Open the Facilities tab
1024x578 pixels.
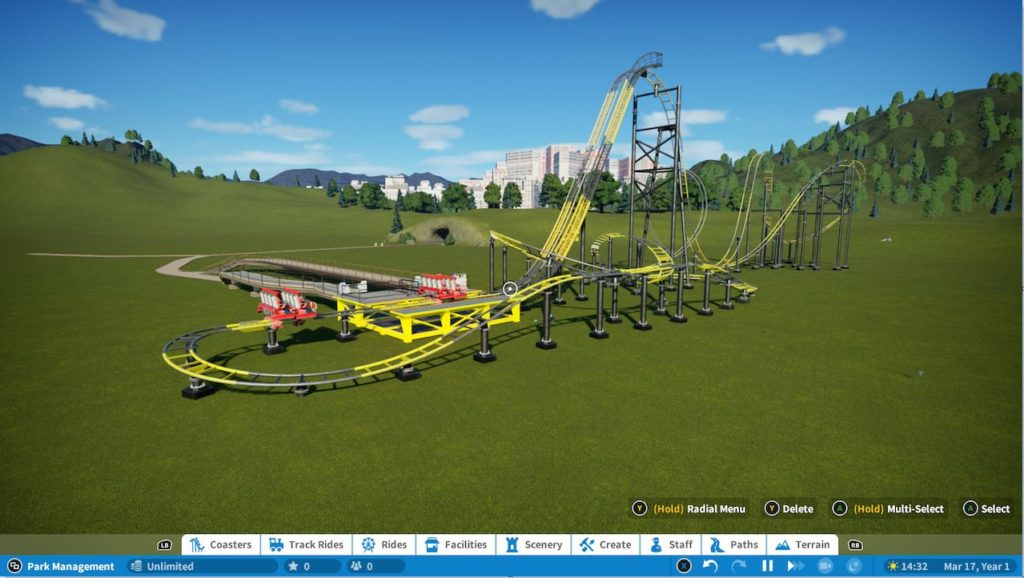[456, 545]
